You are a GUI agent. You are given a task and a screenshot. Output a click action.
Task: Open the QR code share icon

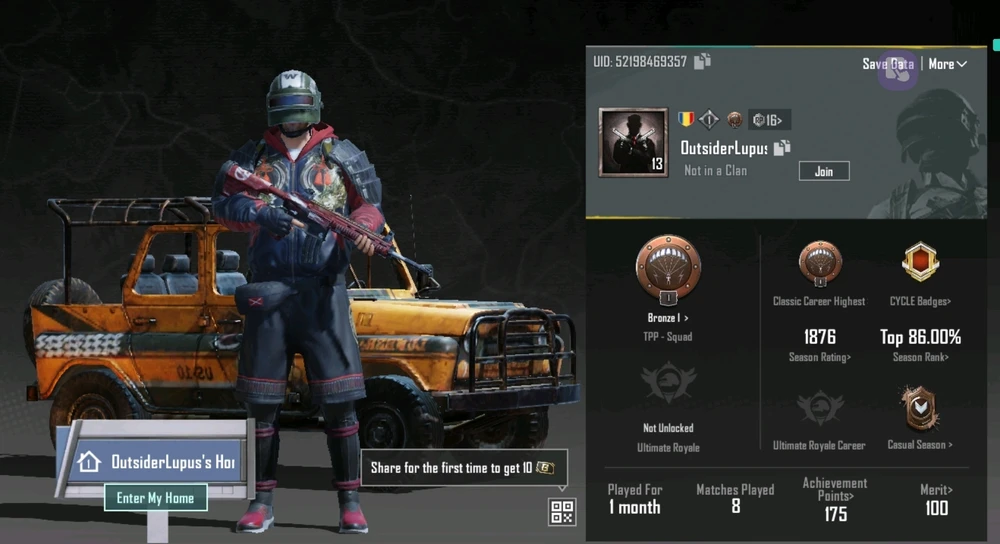562,512
